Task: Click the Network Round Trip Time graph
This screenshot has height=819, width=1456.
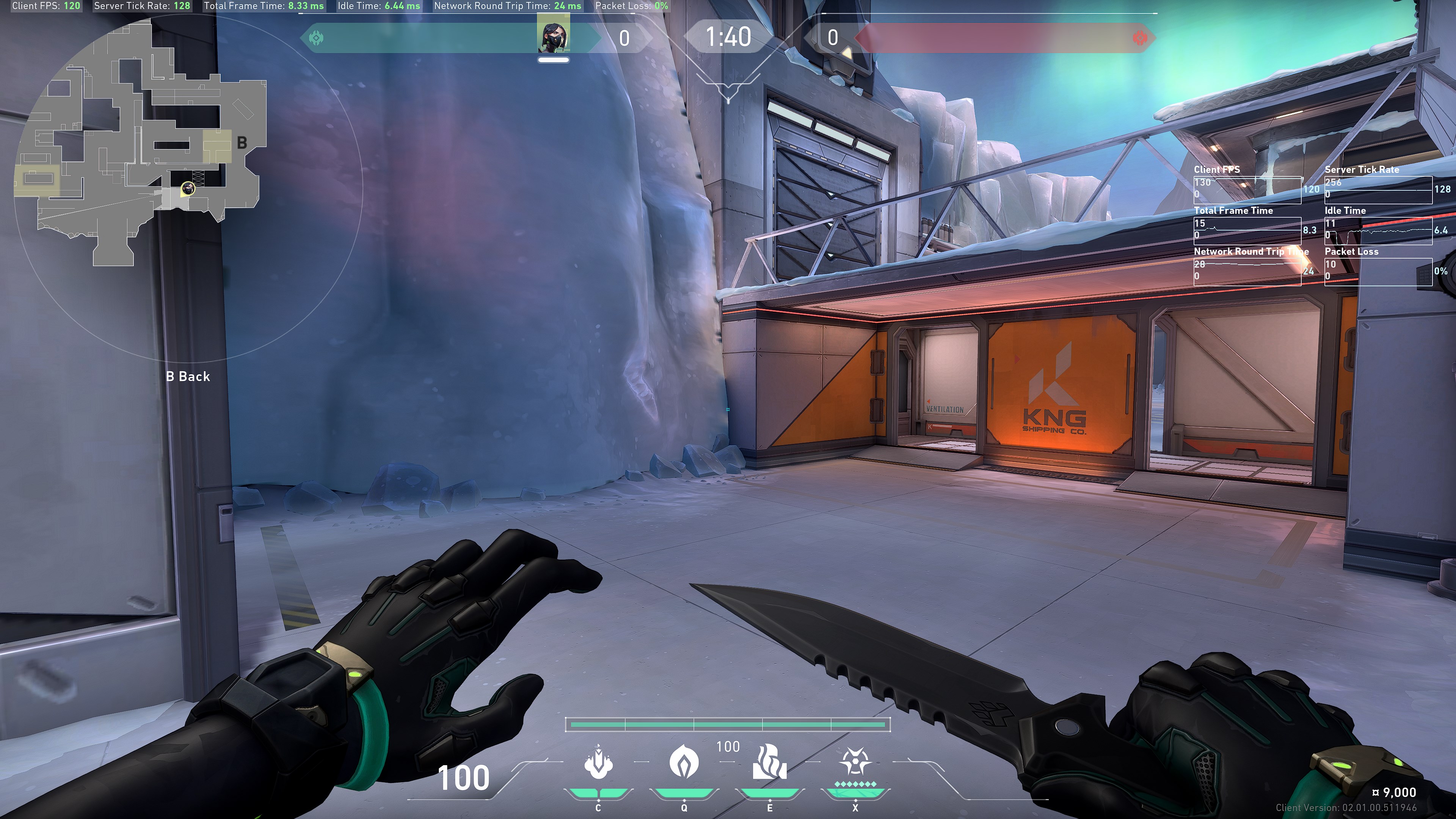Action: point(1247,271)
